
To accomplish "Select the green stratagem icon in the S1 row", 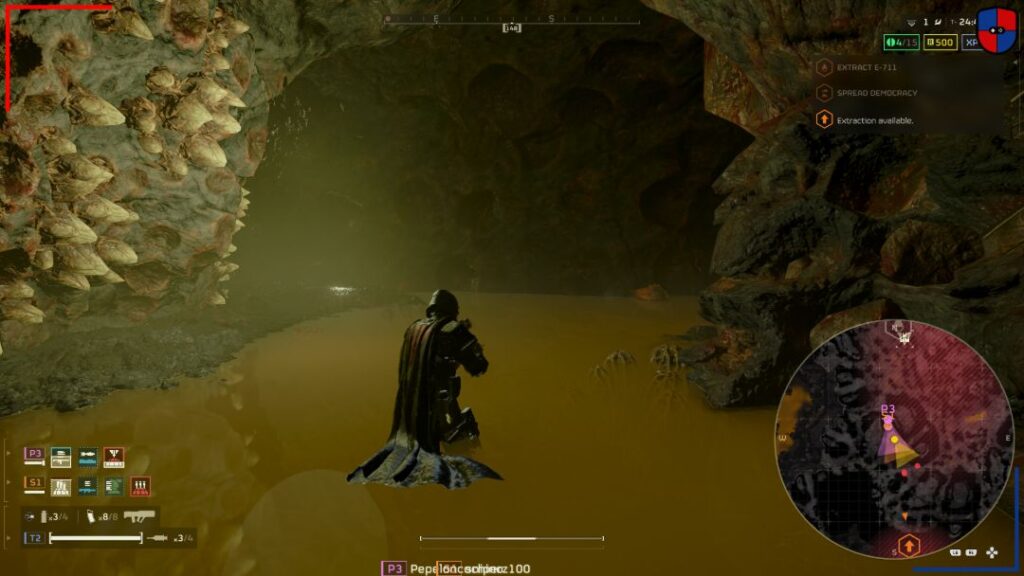I will 114,486.
